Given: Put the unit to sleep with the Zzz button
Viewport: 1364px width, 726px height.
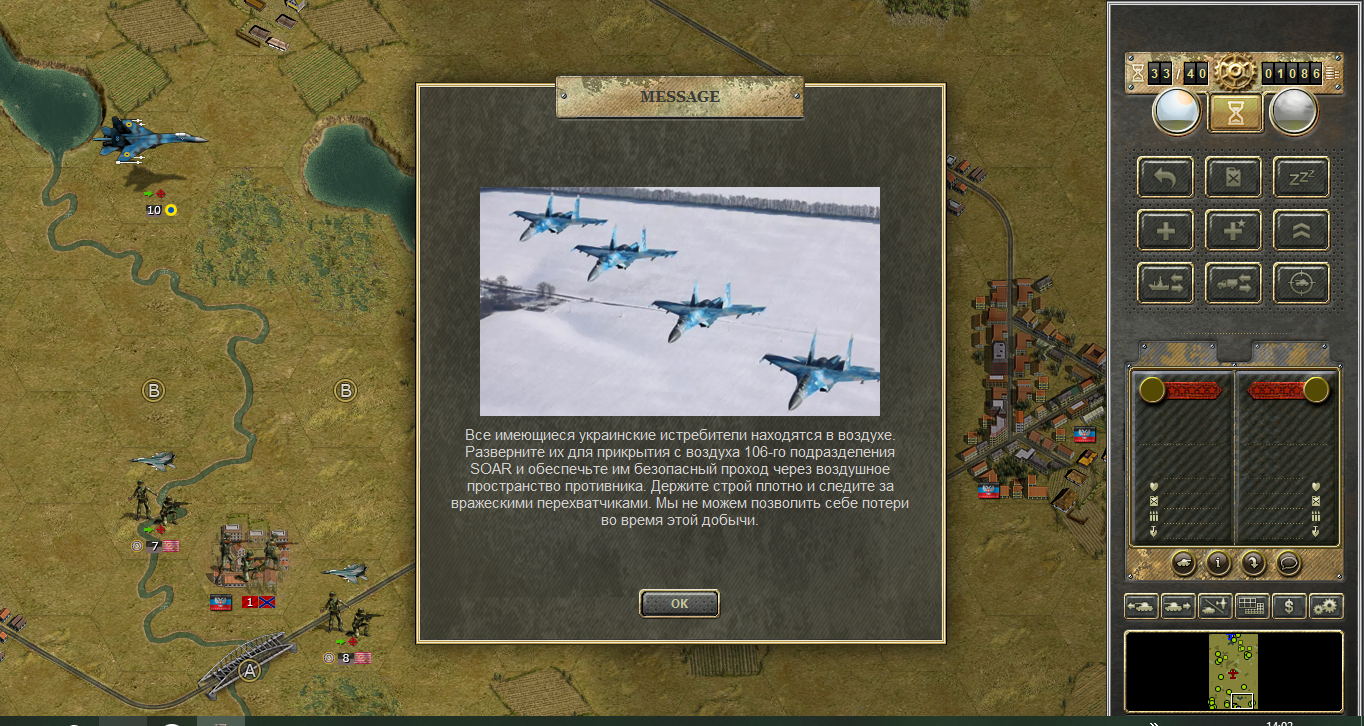Looking at the screenshot, I should pos(1301,178).
